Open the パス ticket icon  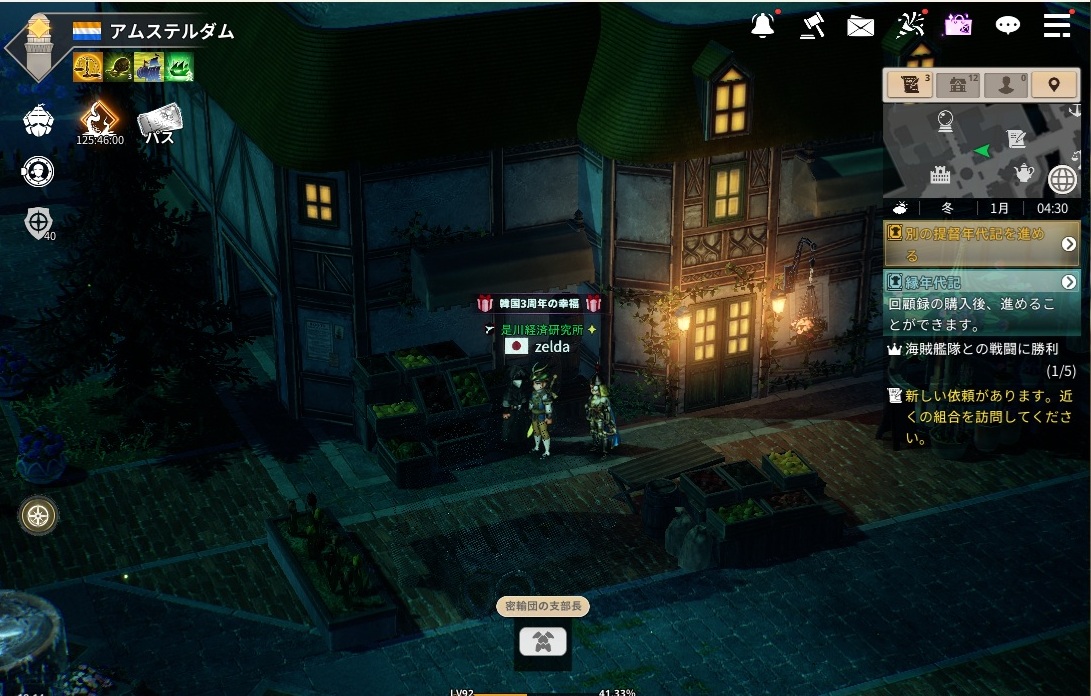point(159,122)
